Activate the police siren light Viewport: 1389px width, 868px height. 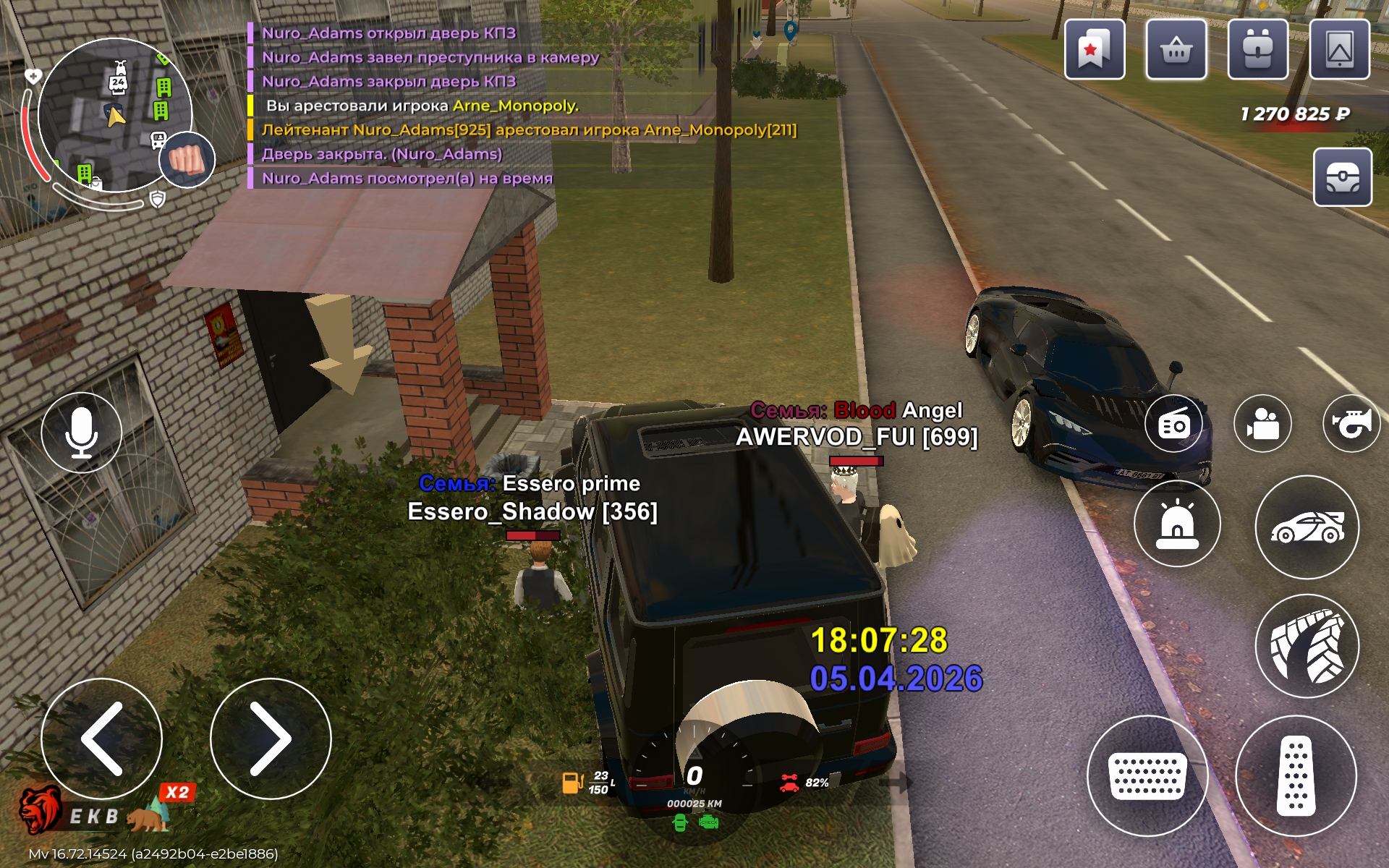coord(1177,524)
